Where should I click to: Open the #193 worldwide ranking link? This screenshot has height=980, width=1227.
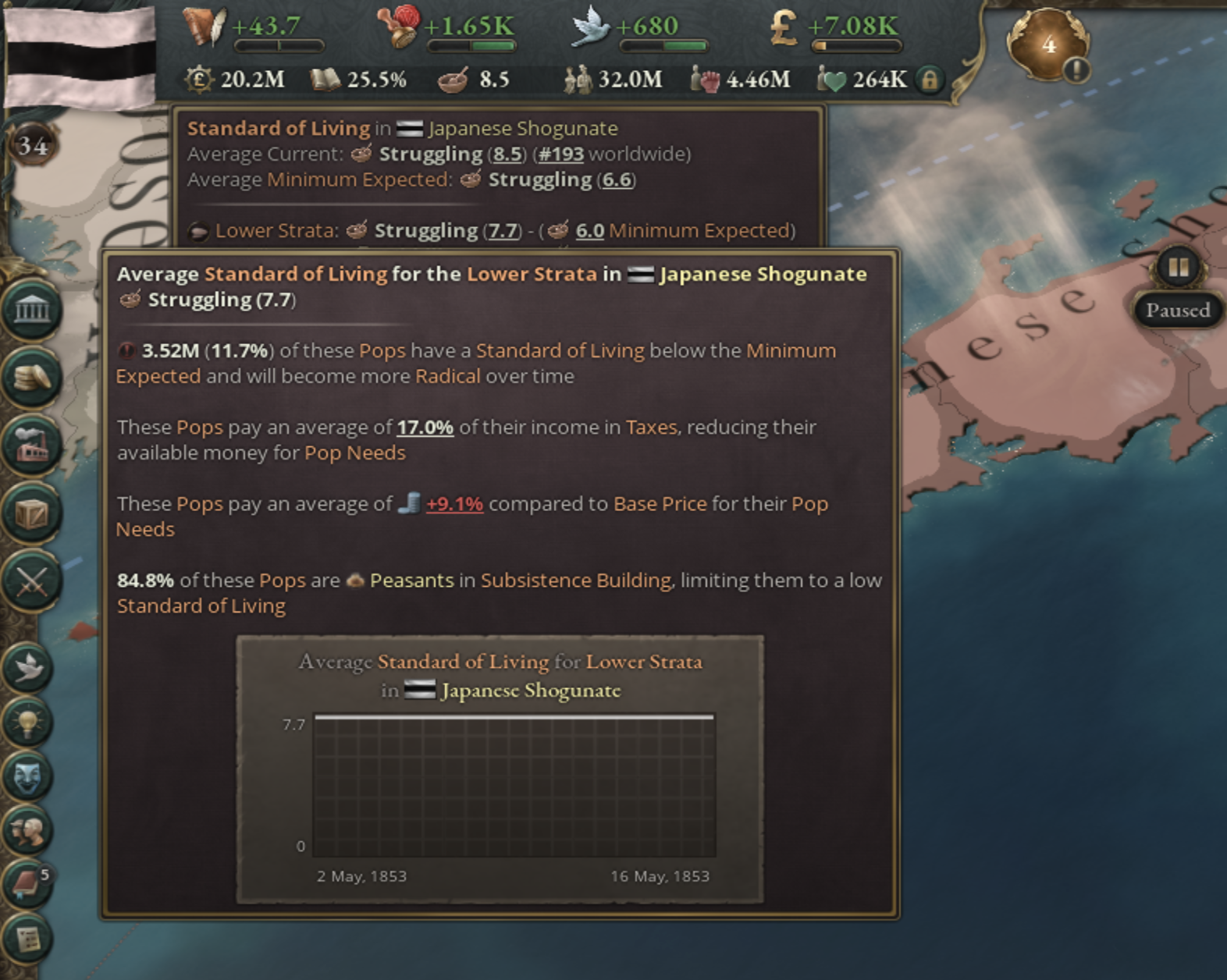click(x=560, y=154)
